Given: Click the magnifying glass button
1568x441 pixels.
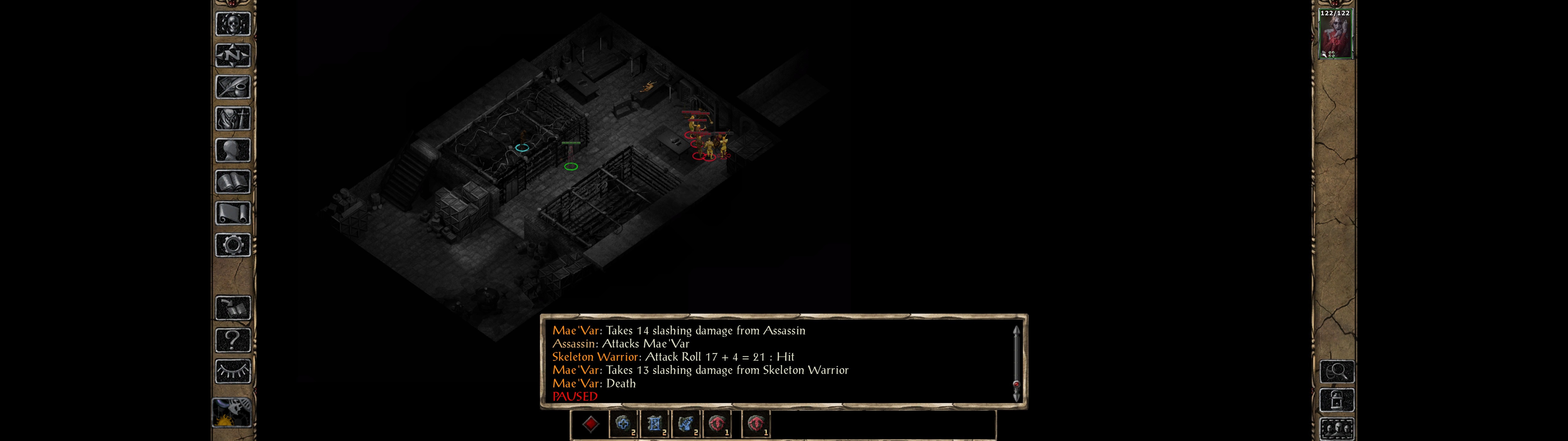Looking at the screenshot, I should click(x=1337, y=371).
